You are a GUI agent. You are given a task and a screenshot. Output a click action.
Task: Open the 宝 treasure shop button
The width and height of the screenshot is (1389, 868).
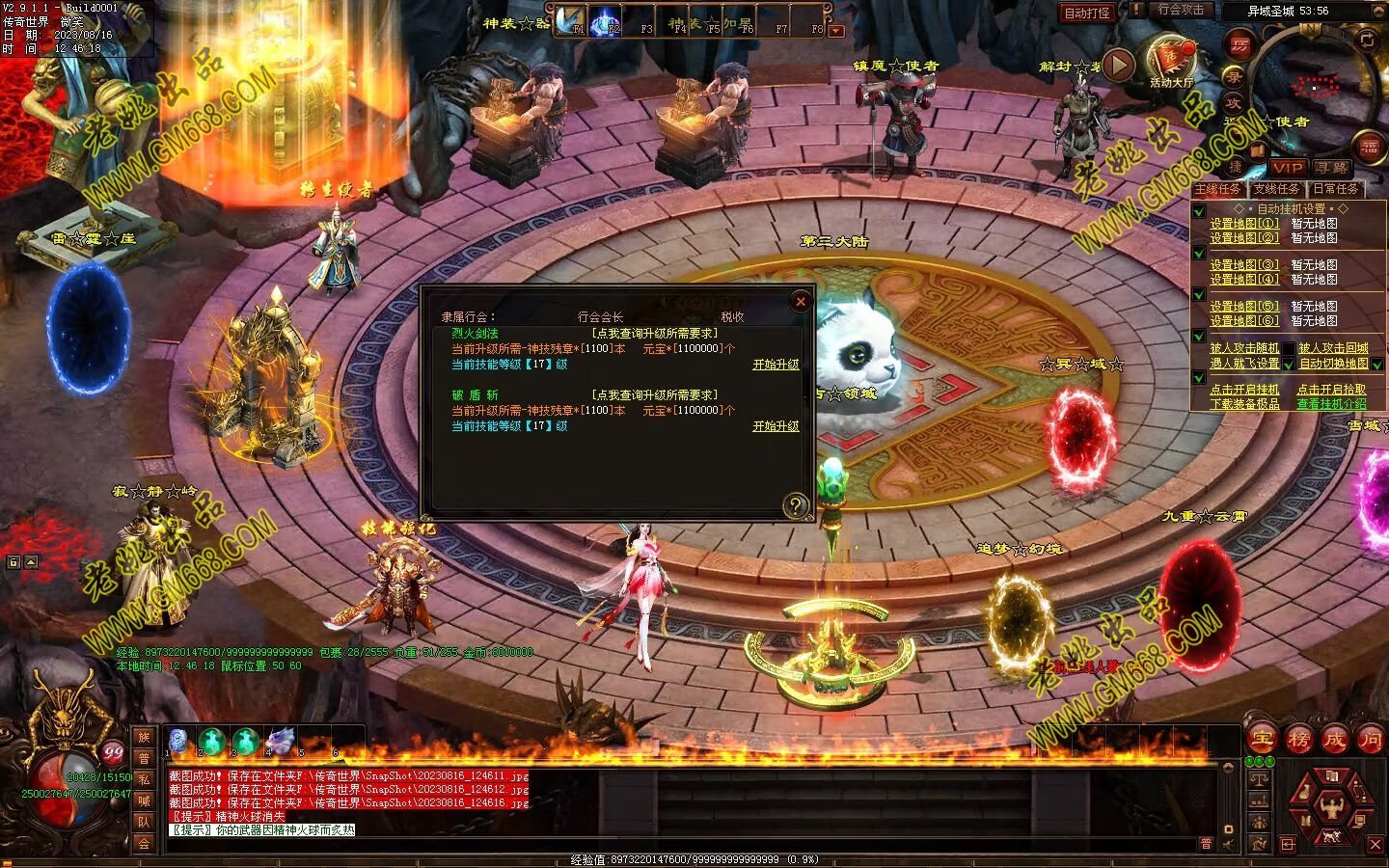(x=1262, y=740)
